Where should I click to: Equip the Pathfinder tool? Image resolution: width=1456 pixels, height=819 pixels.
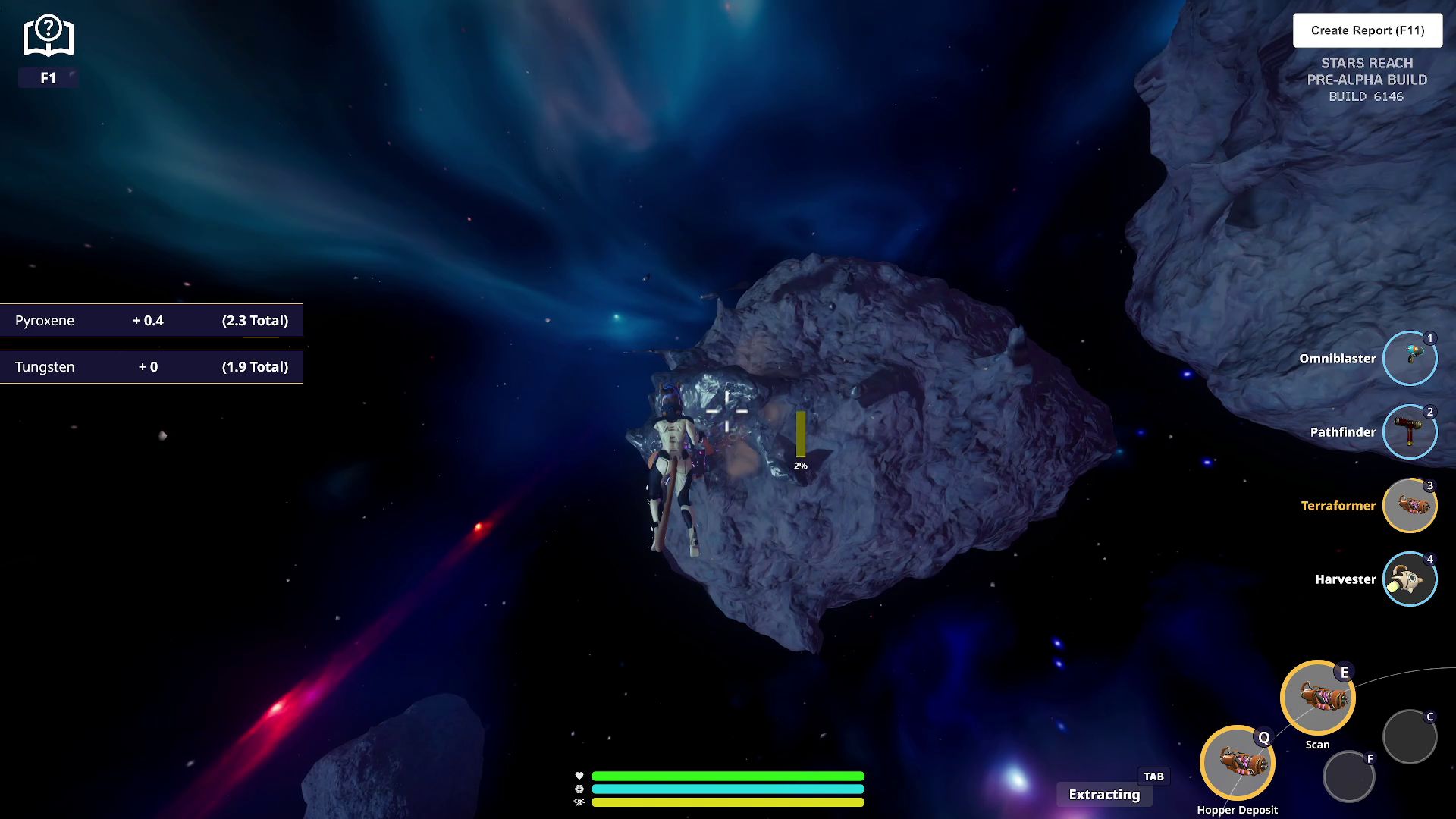(x=1409, y=432)
